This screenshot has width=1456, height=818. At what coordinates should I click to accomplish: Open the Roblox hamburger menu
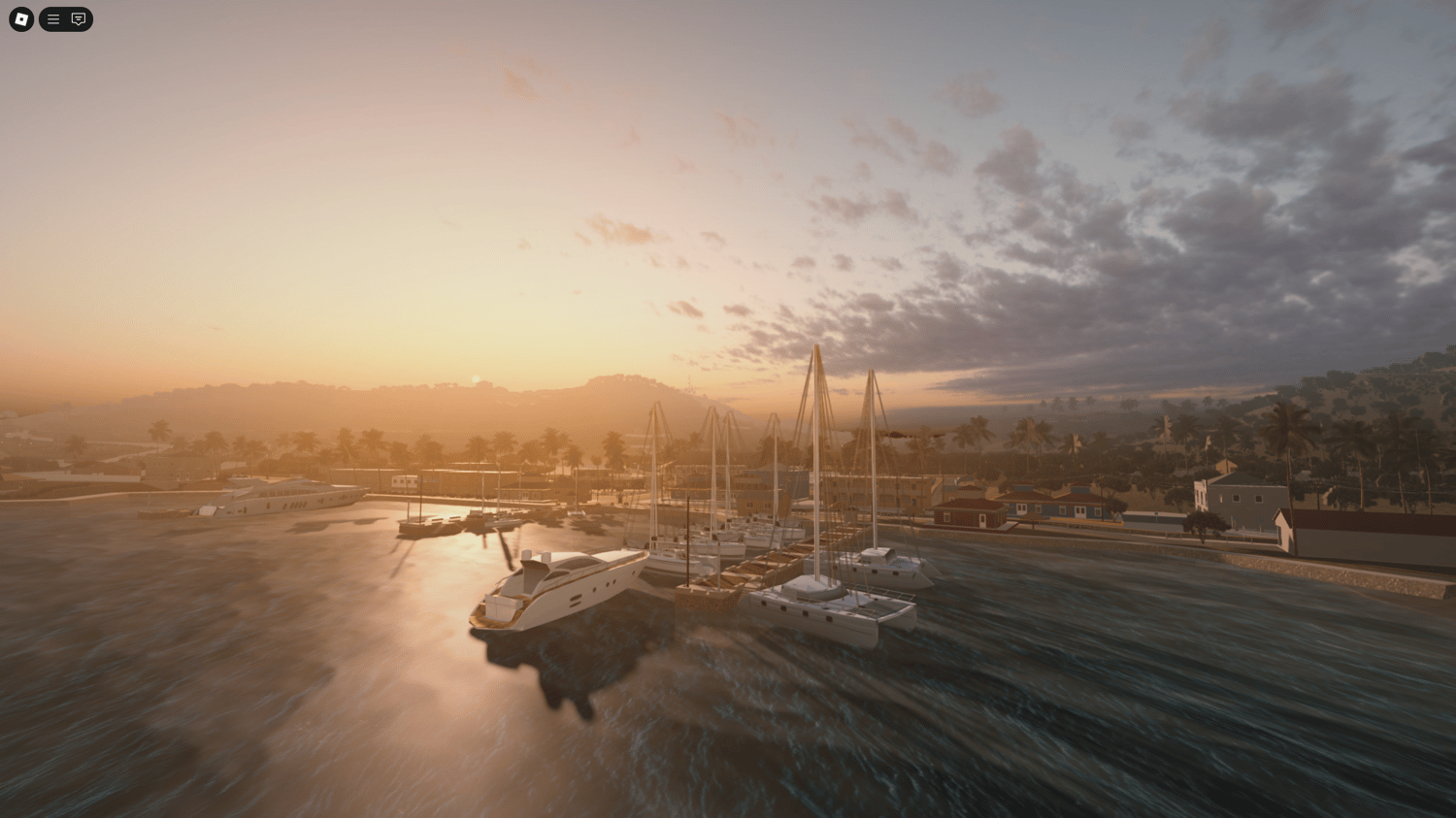[x=52, y=18]
